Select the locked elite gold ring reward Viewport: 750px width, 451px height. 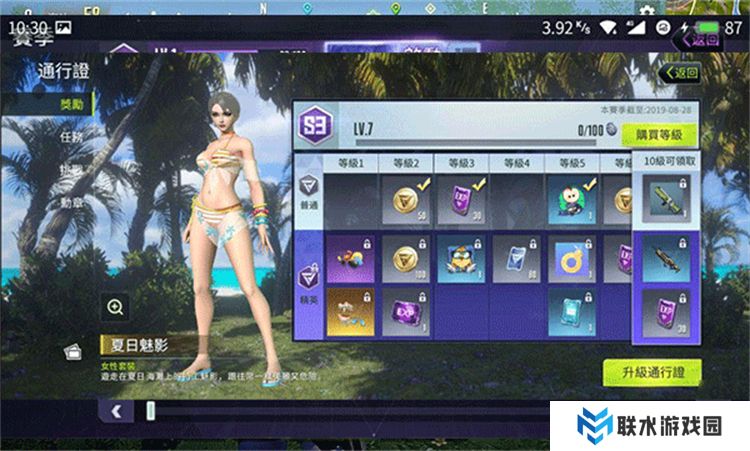571,258
